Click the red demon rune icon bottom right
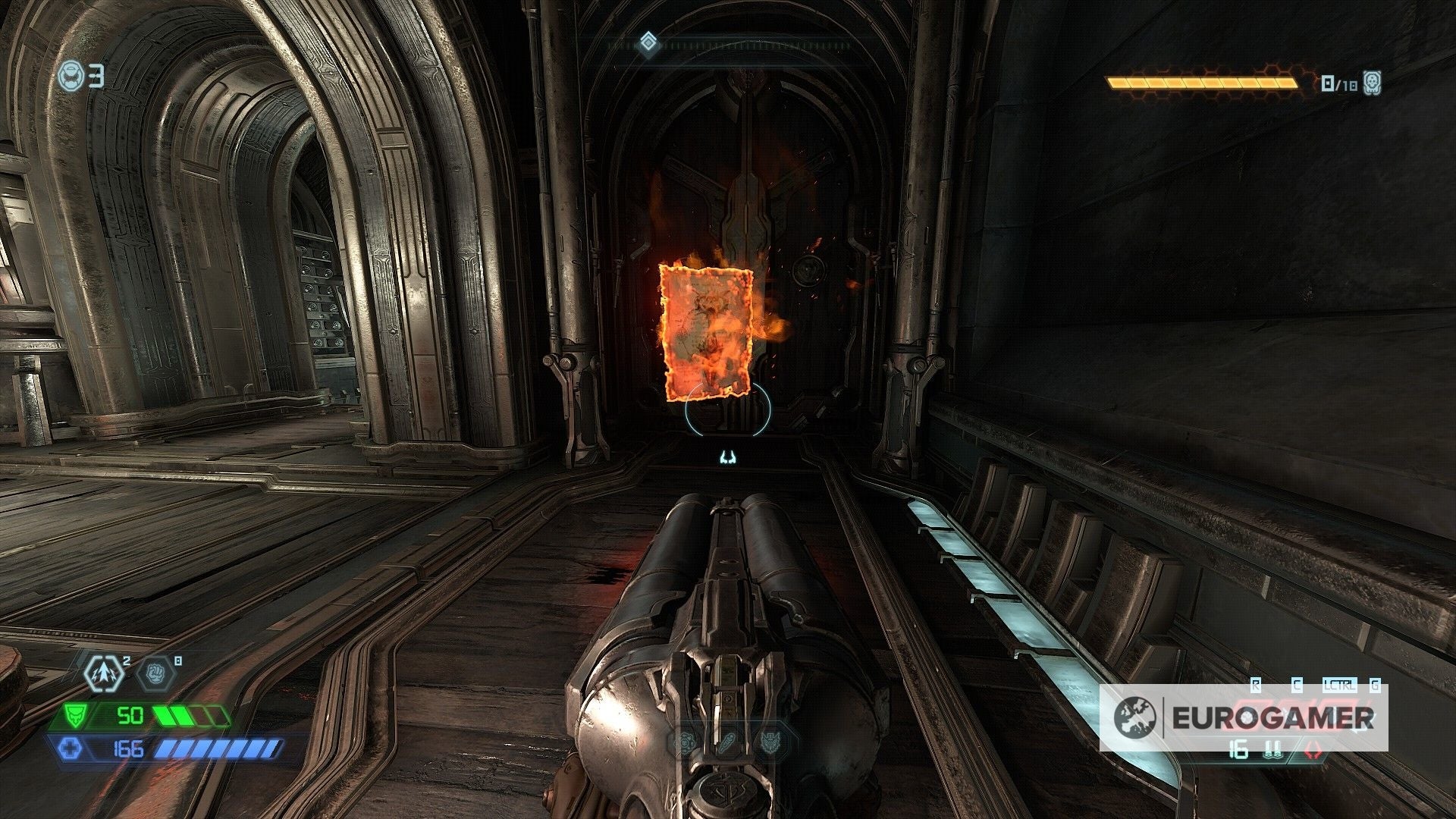Viewport: 1456px width, 819px height. [x=1313, y=749]
